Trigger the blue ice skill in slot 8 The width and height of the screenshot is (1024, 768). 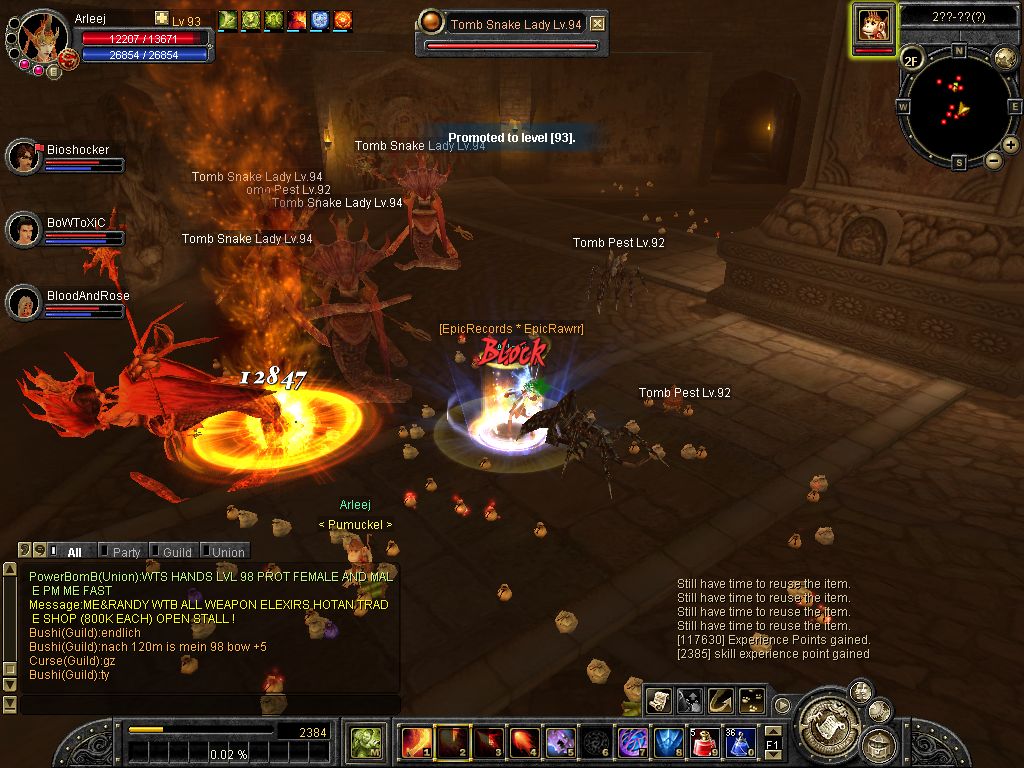(x=668, y=742)
